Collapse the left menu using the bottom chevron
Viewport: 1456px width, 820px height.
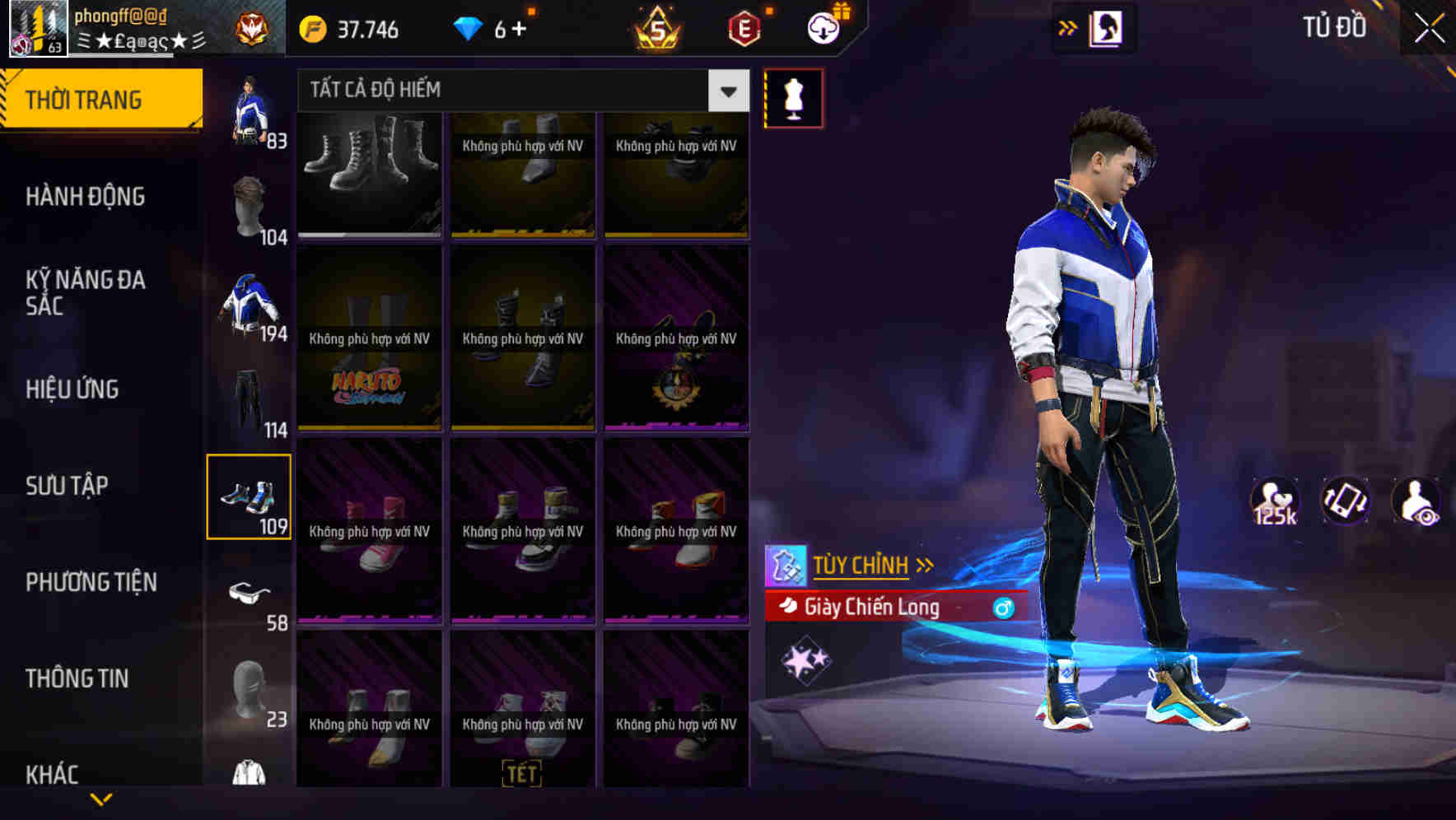101,798
